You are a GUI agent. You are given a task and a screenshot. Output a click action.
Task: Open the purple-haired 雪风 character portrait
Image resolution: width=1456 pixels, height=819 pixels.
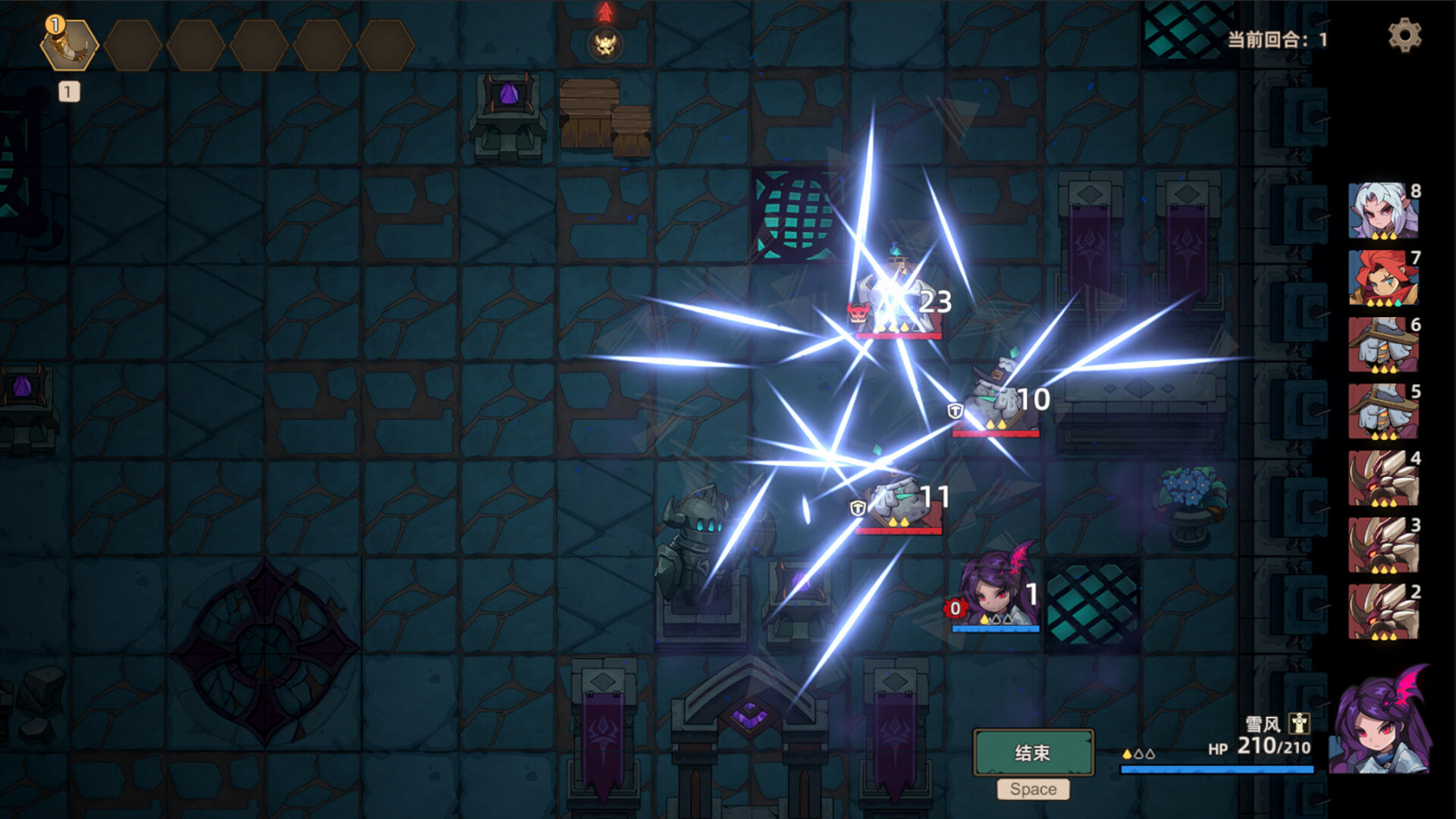tap(1381, 722)
